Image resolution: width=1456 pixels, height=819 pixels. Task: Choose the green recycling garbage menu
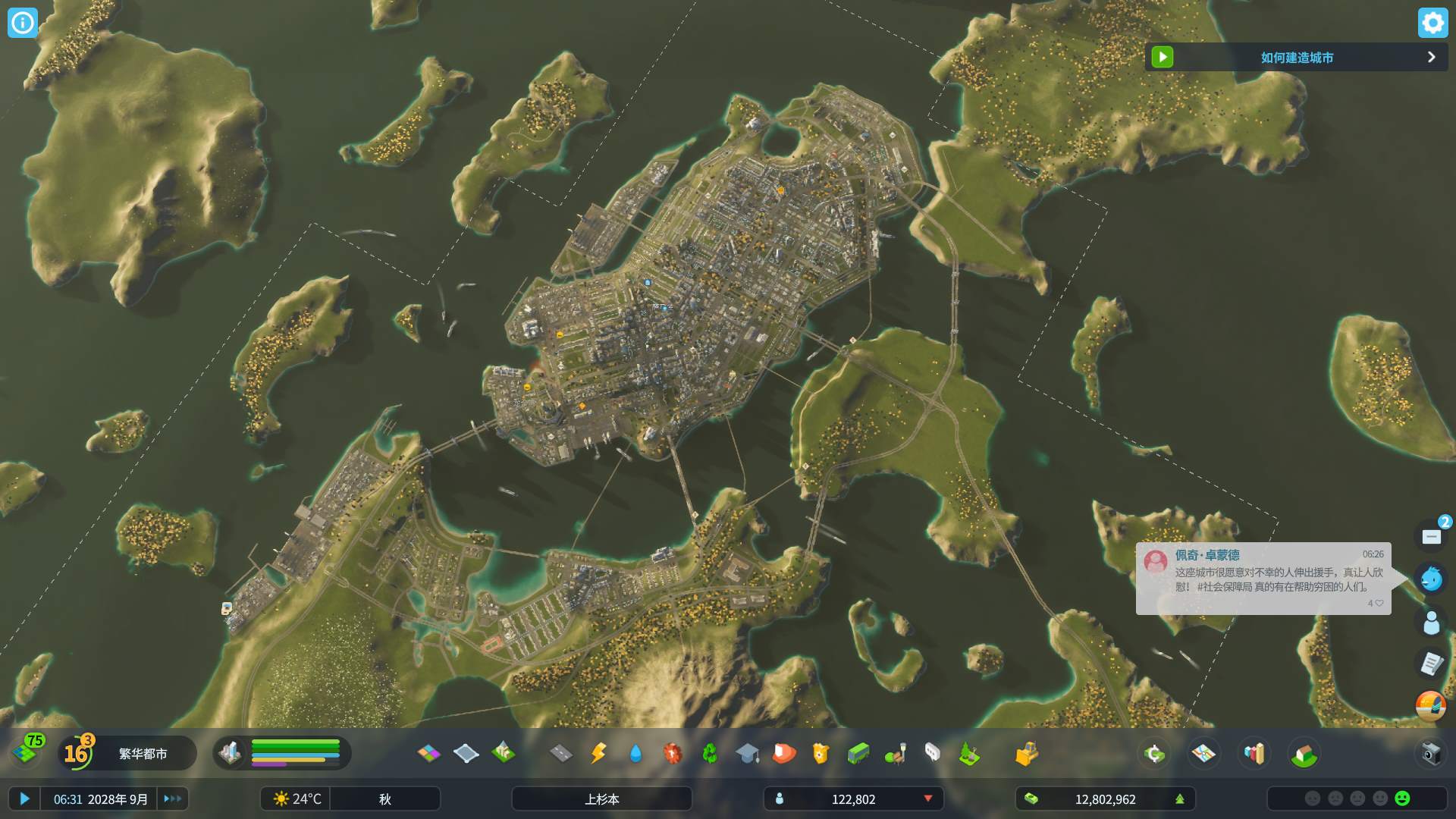coord(710,753)
